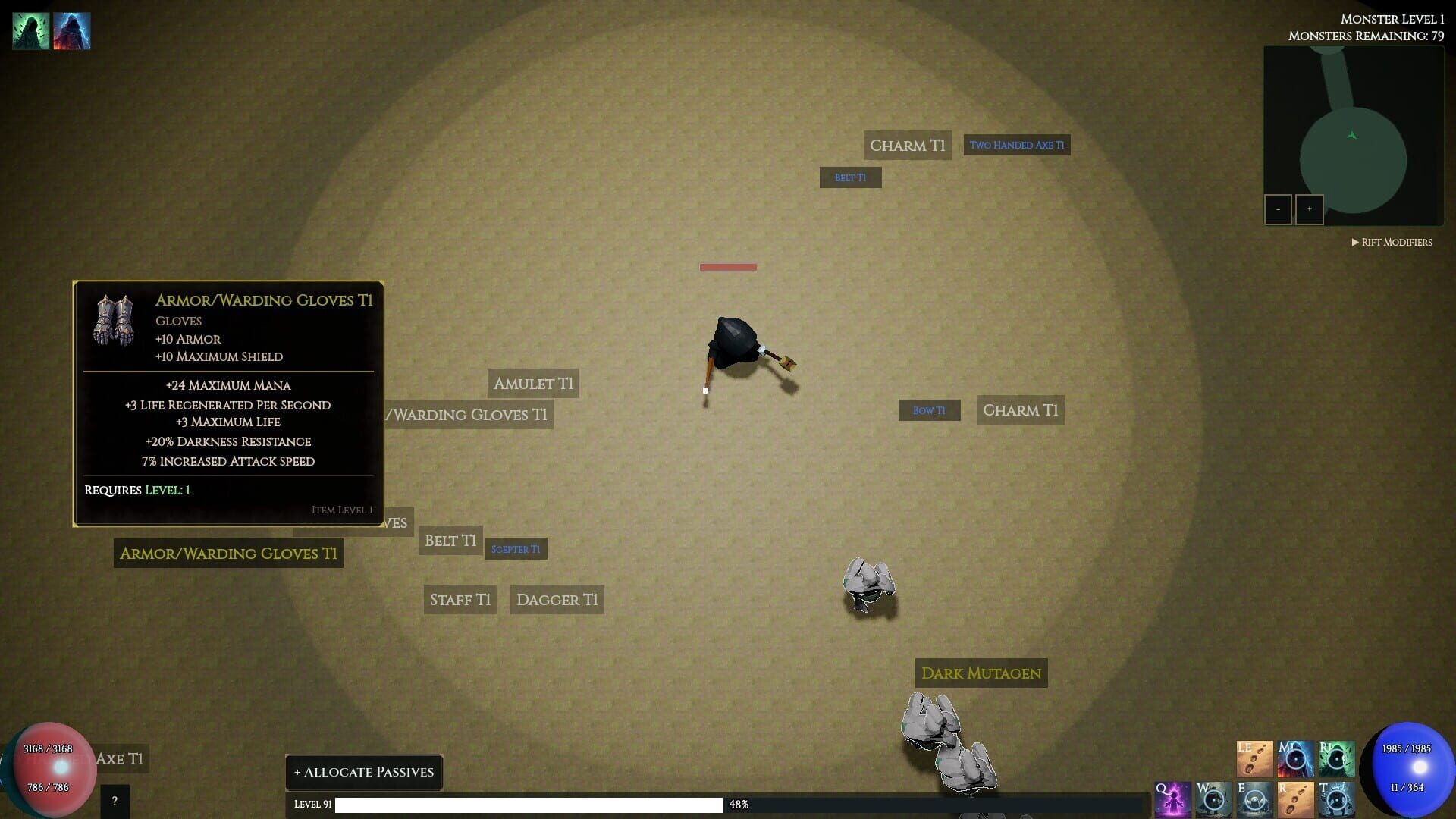Click the minimap zoom-out minus button
The width and height of the screenshot is (1456, 819).
coord(1279,209)
